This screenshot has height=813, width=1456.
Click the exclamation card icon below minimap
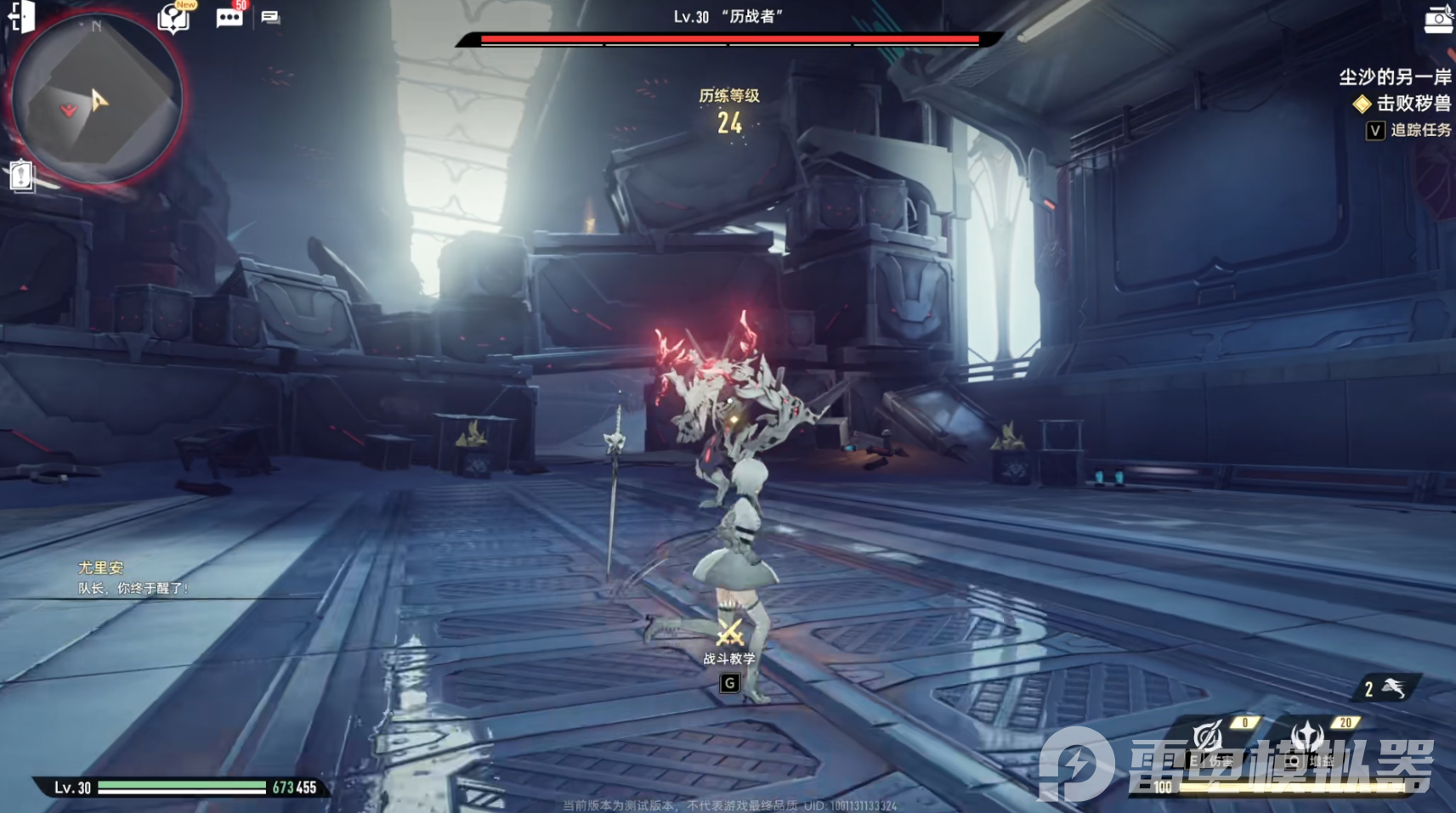coord(21,175)
